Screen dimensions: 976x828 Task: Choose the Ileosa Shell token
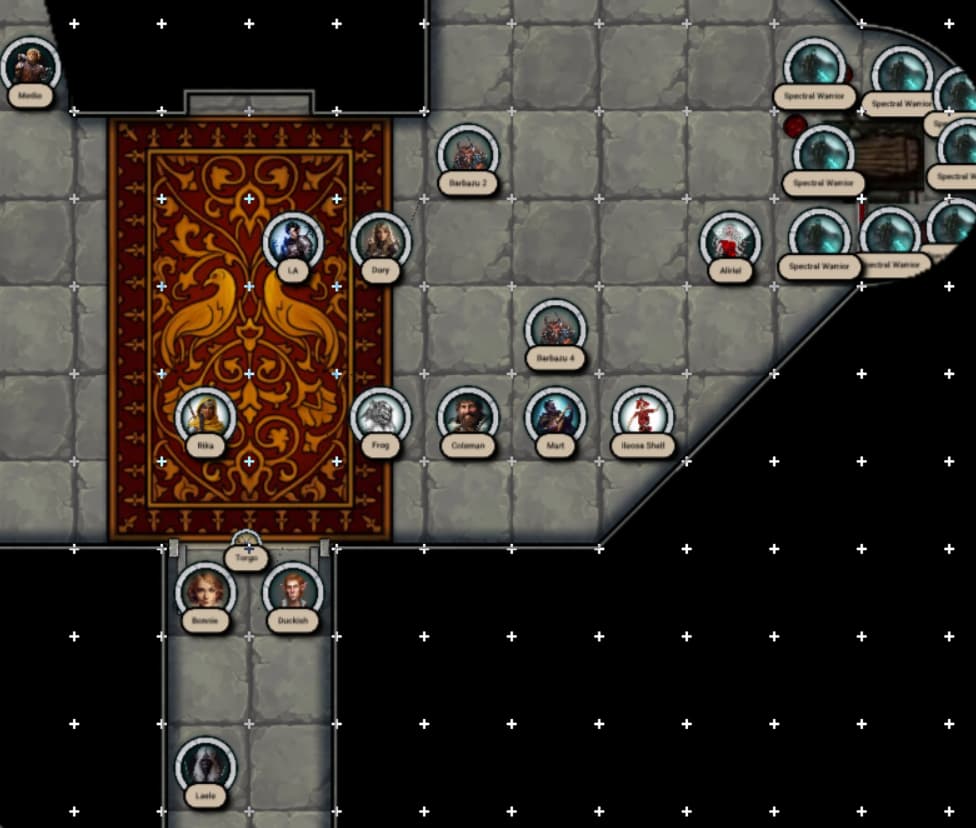[x=642, y=416]
